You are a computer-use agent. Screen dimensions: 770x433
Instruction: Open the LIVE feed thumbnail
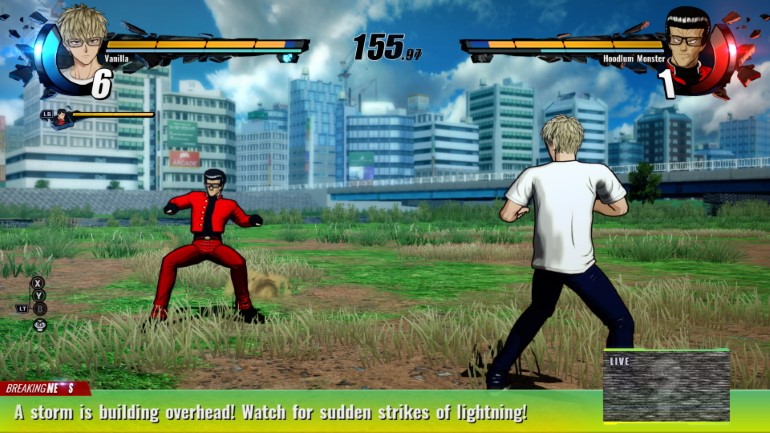point(666,385)
